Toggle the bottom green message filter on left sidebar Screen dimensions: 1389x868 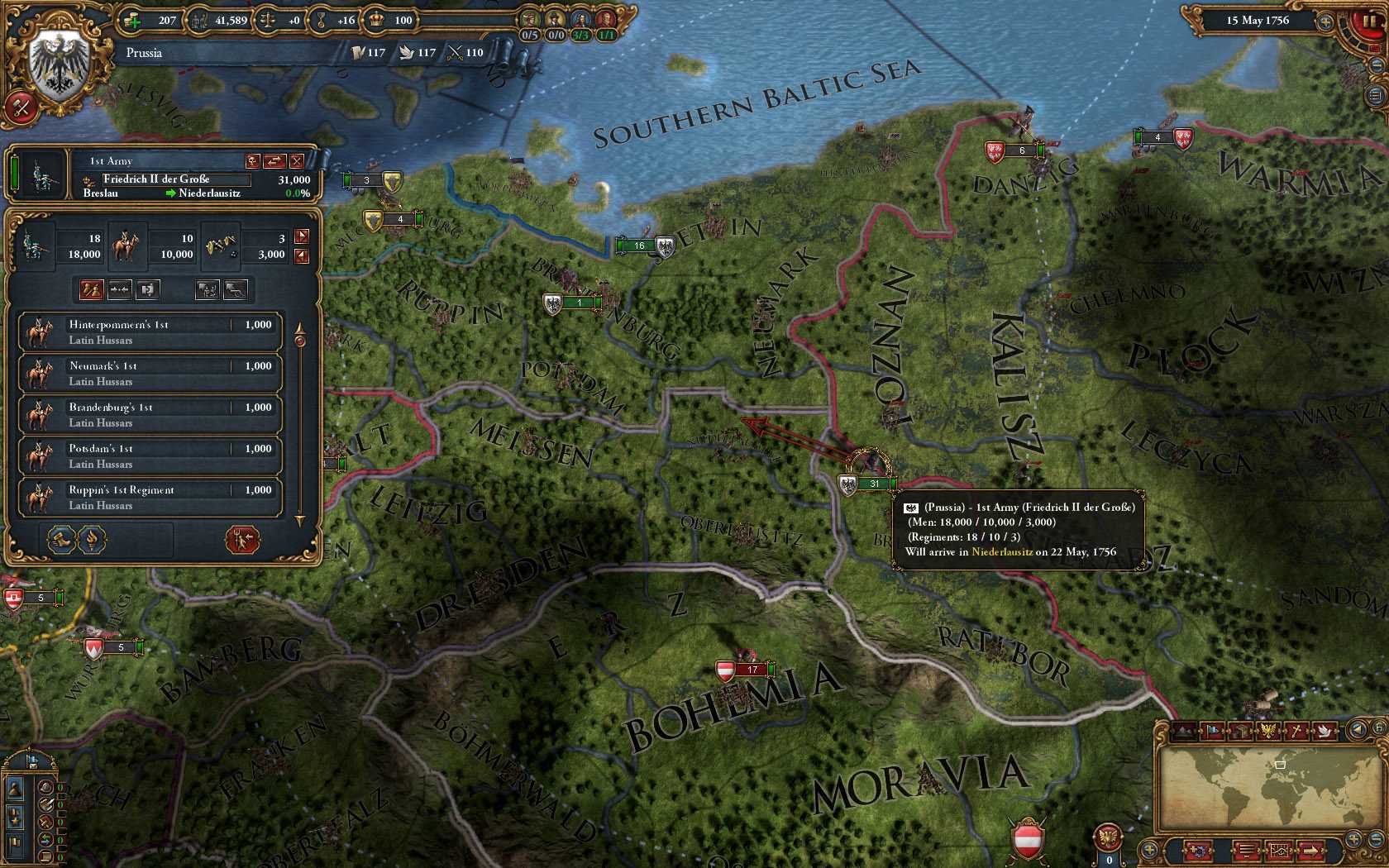pyautogui.click(x=60, y=856)
